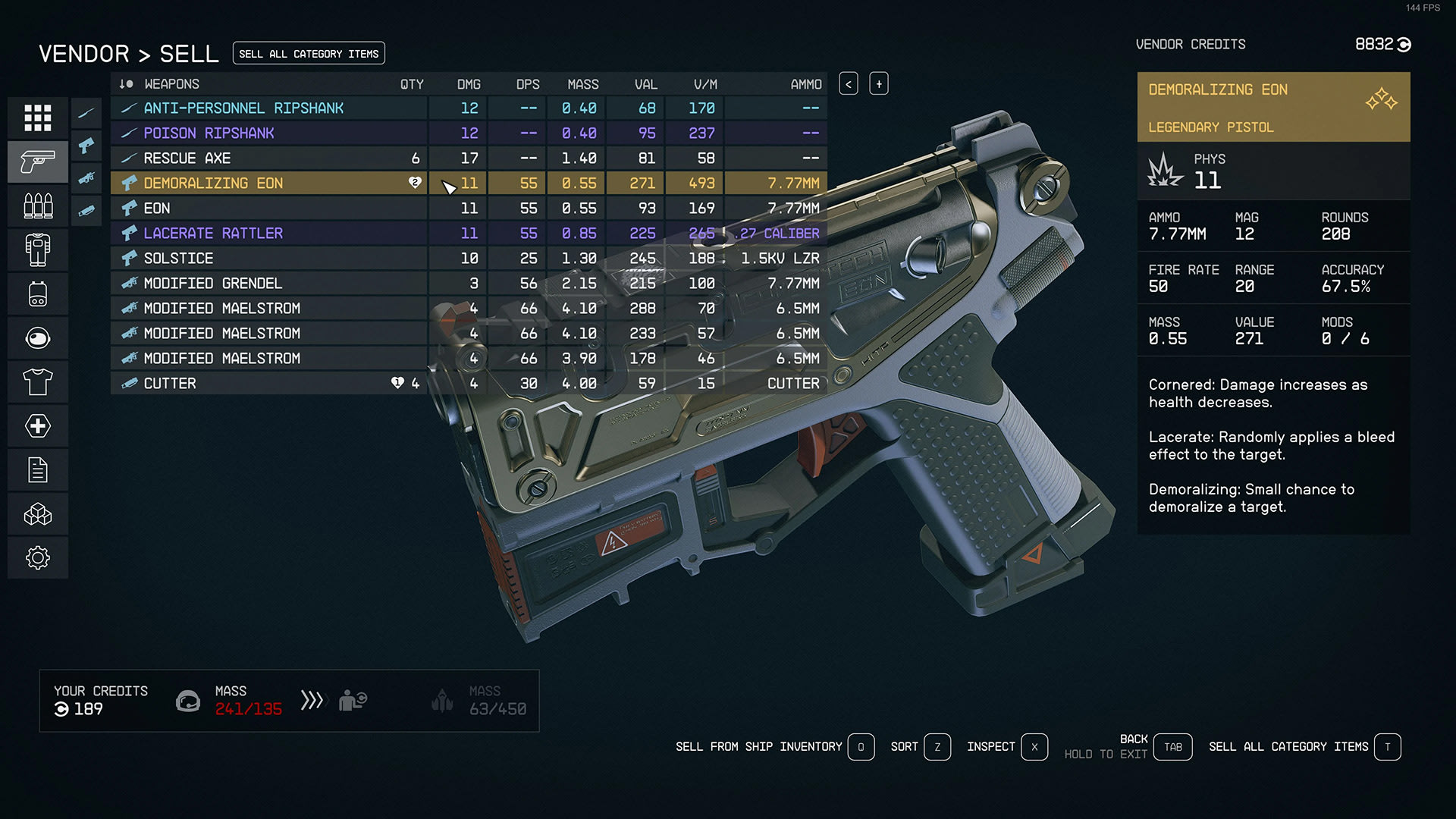This screenshot has height=819, width=1456.
Task: Show the resources cubes category
Action: [38, 514]
